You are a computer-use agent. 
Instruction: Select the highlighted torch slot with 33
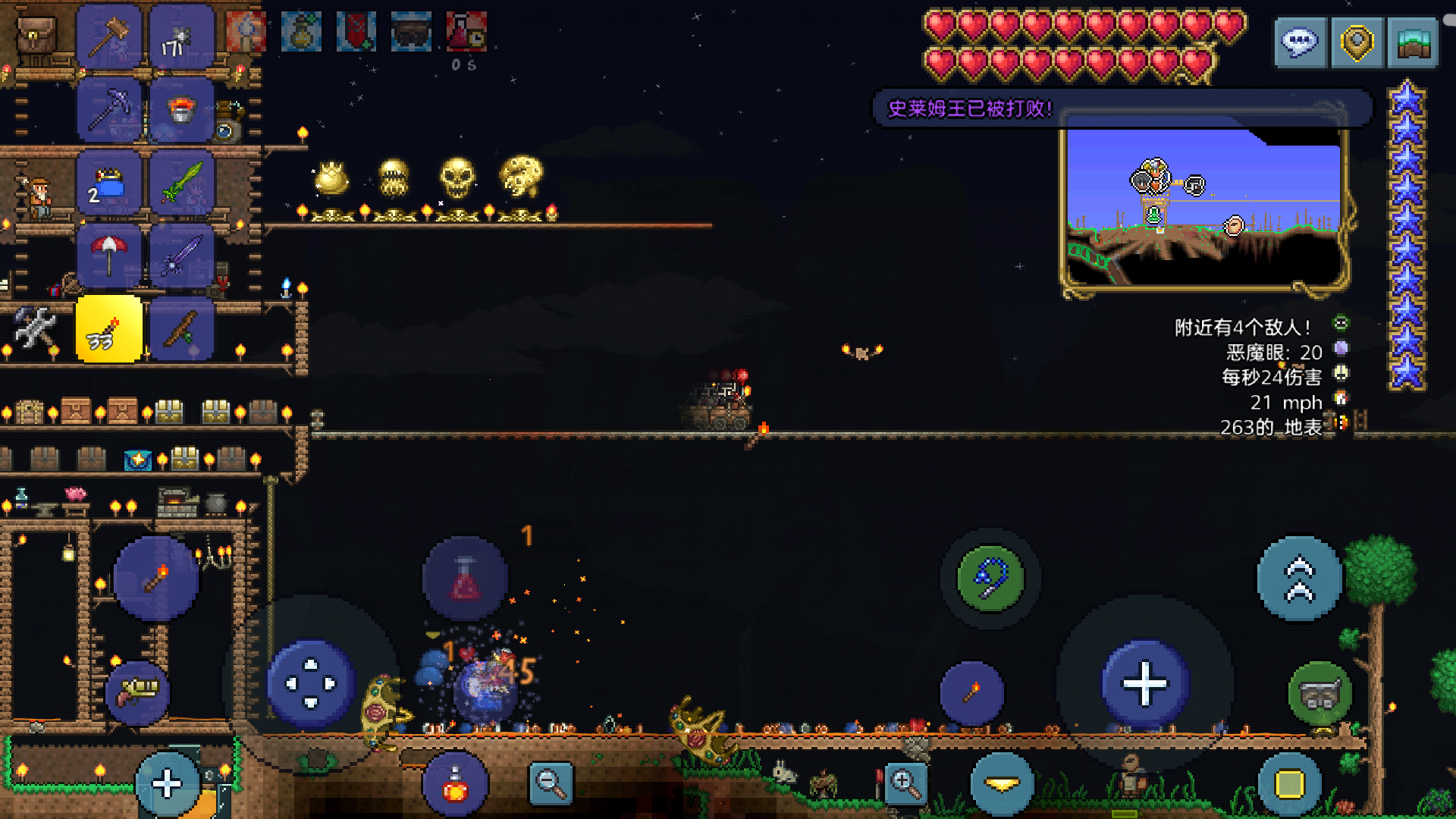[108, 330]
